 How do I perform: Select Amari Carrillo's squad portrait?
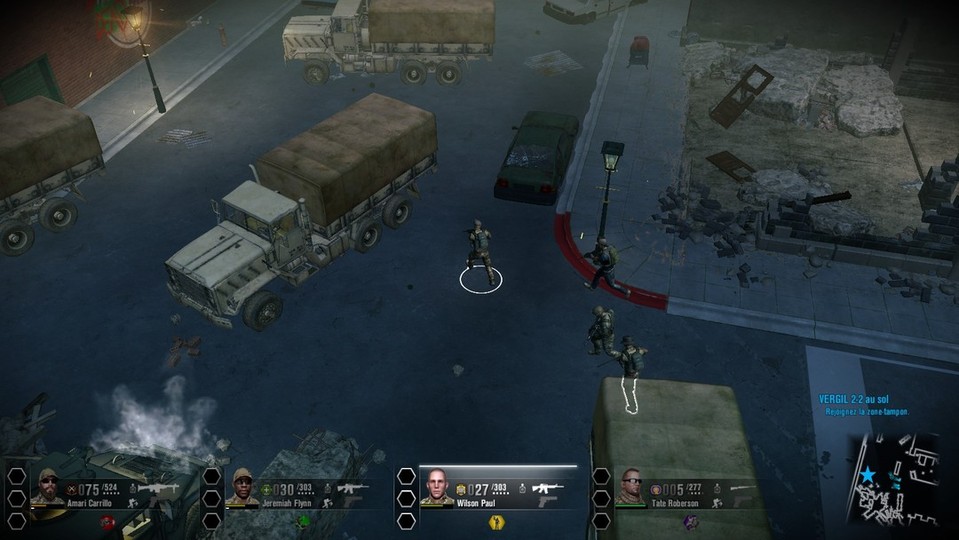tap(47, 487)
